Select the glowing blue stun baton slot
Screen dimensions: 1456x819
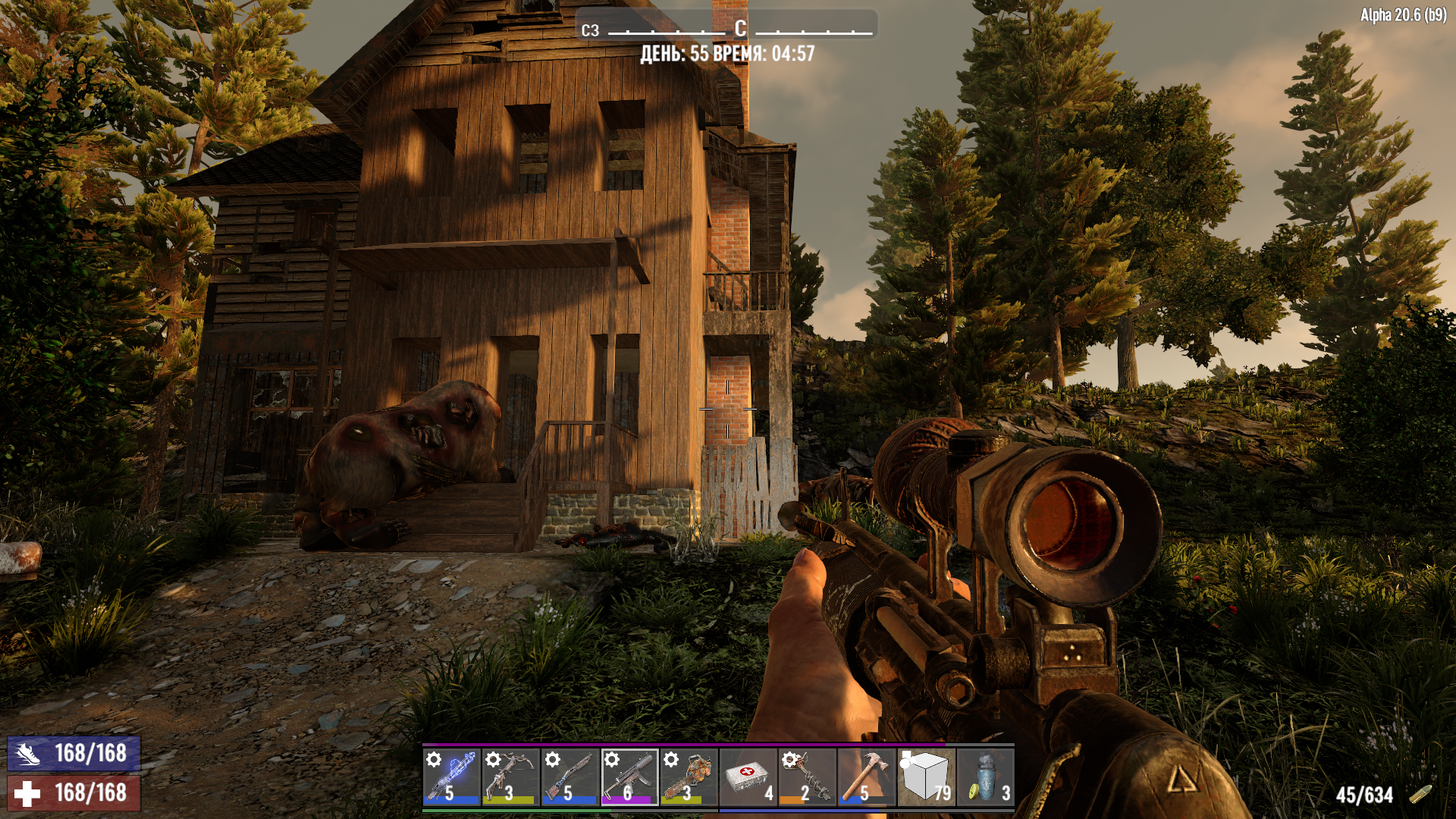click(x=451, y=777)
